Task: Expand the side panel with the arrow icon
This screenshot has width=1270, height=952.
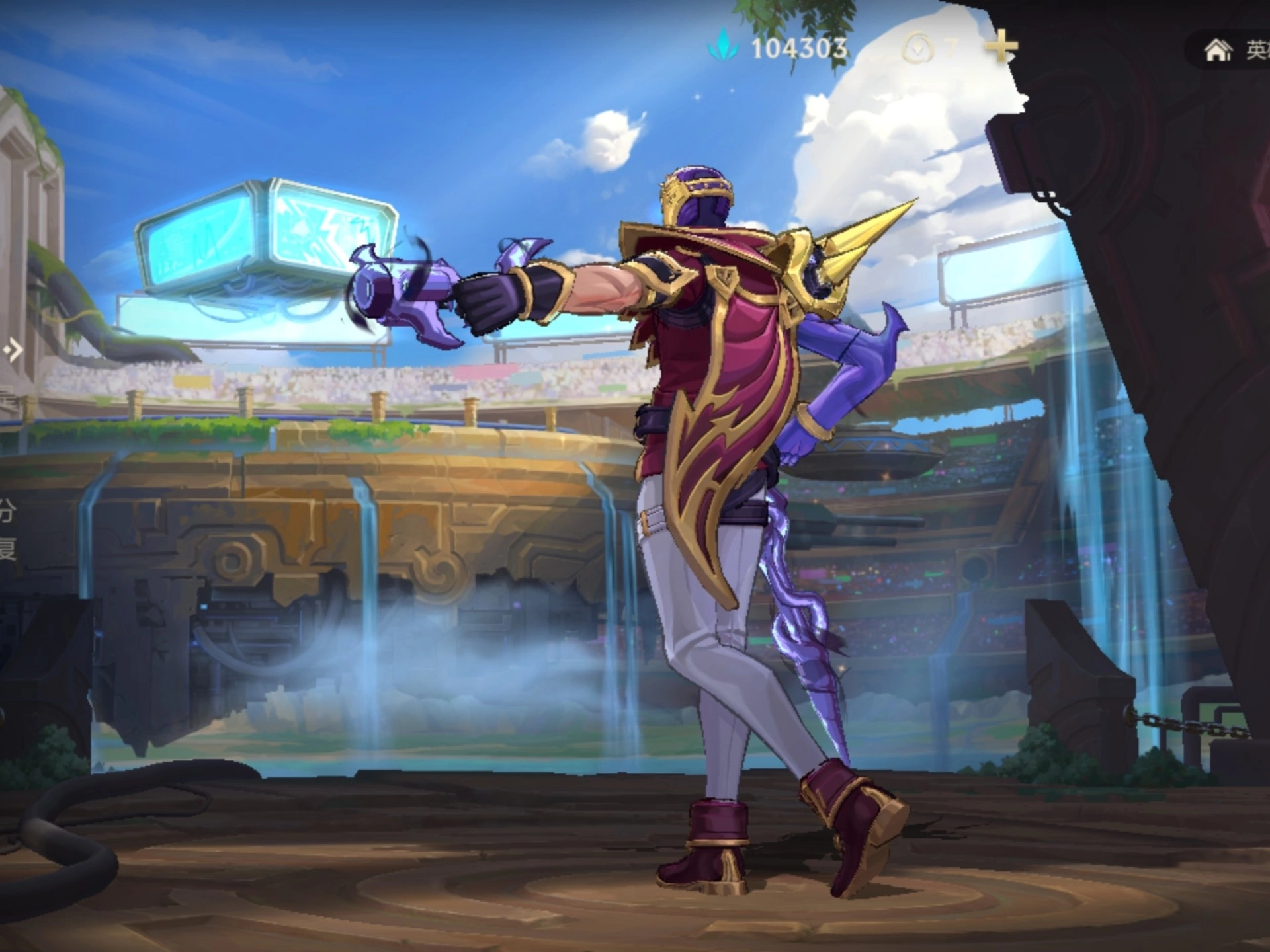Action: (13, 350)
